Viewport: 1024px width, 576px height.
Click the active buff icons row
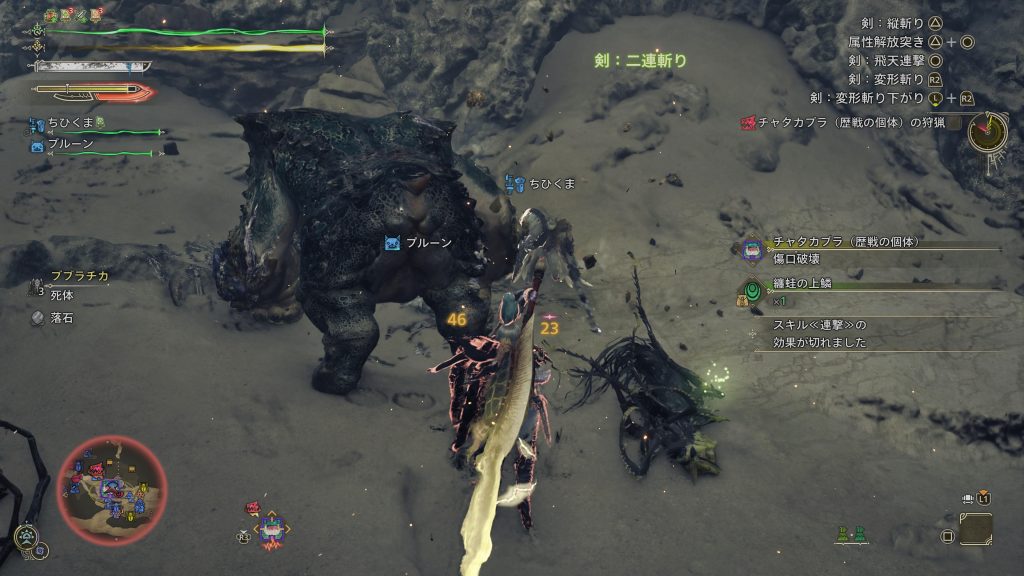(x=76, y=16)
